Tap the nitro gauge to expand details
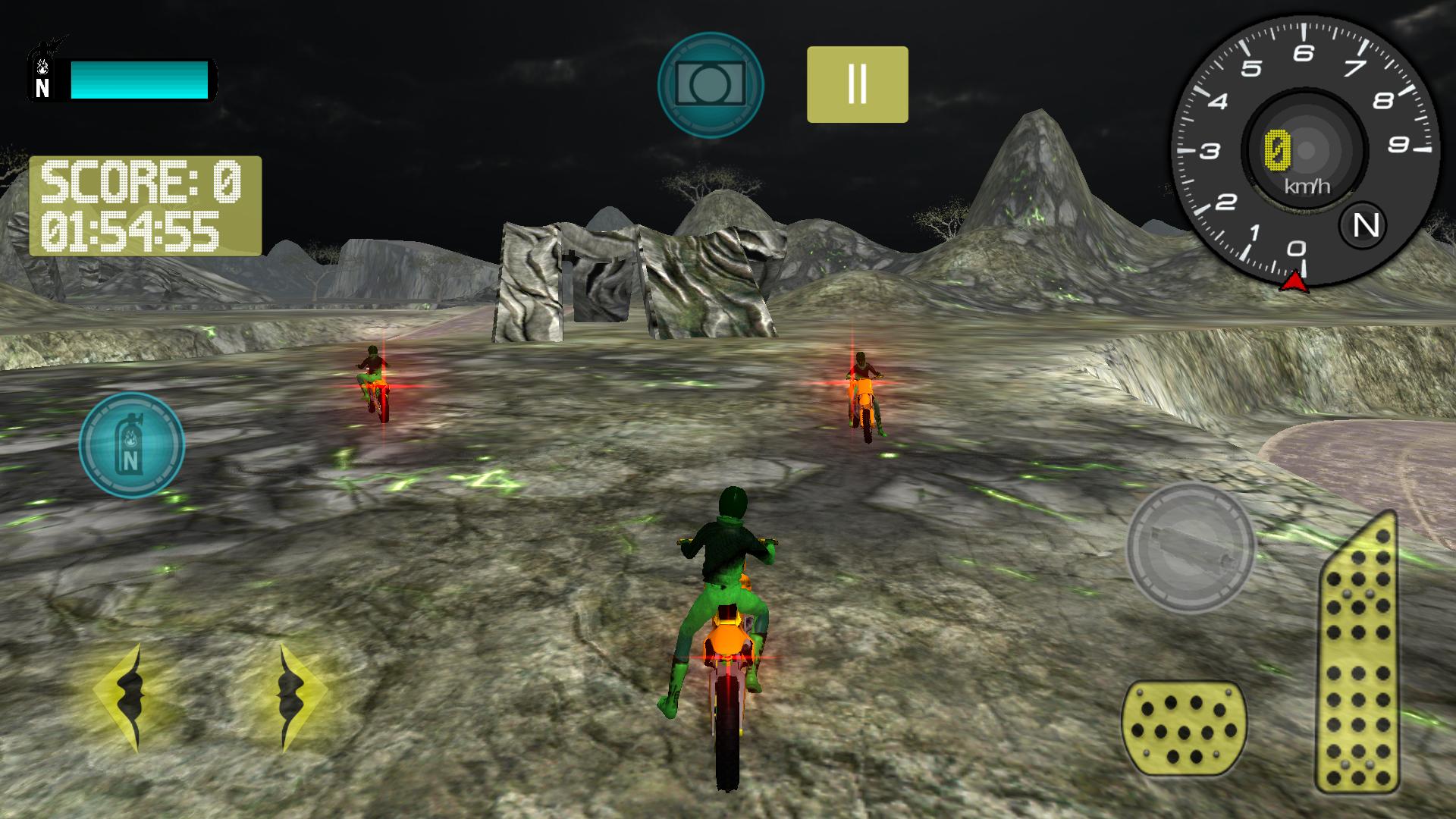 132,445
